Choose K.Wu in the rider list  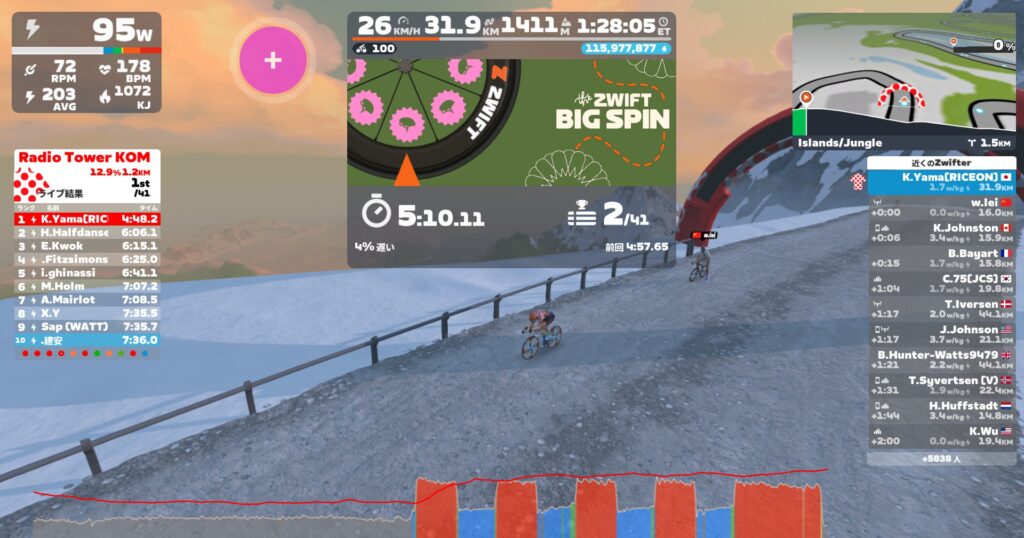941,436
